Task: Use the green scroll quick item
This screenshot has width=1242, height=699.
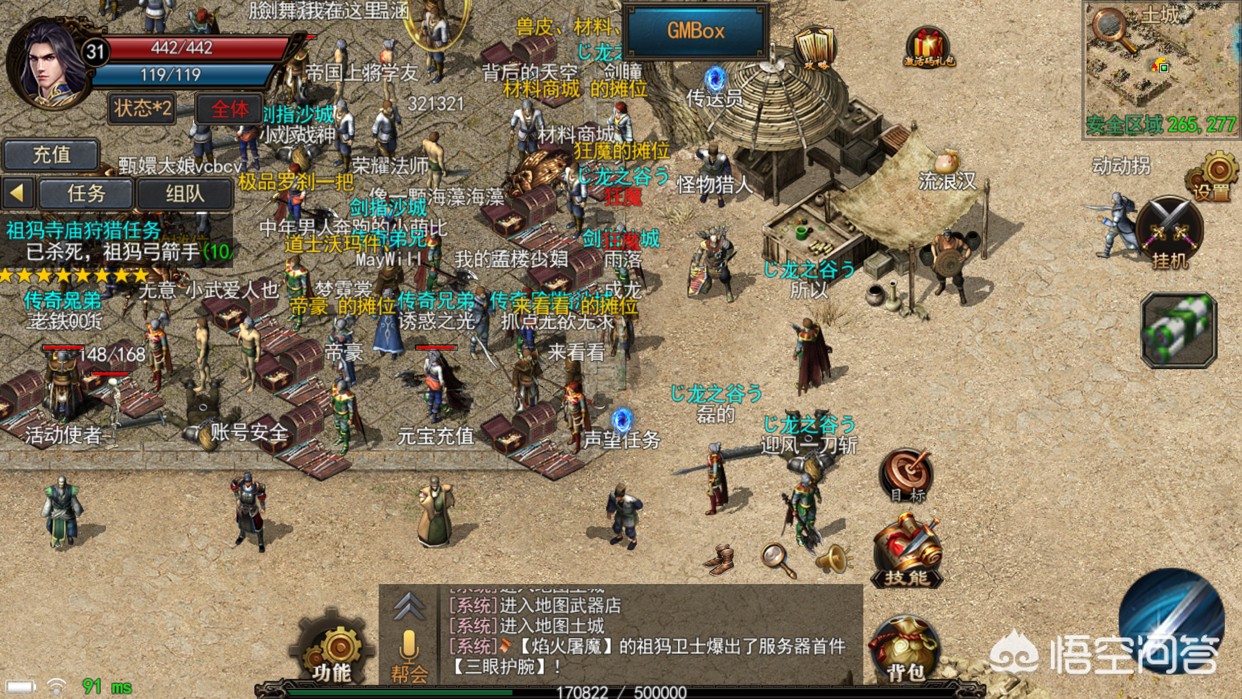Action: point(1178,329)
